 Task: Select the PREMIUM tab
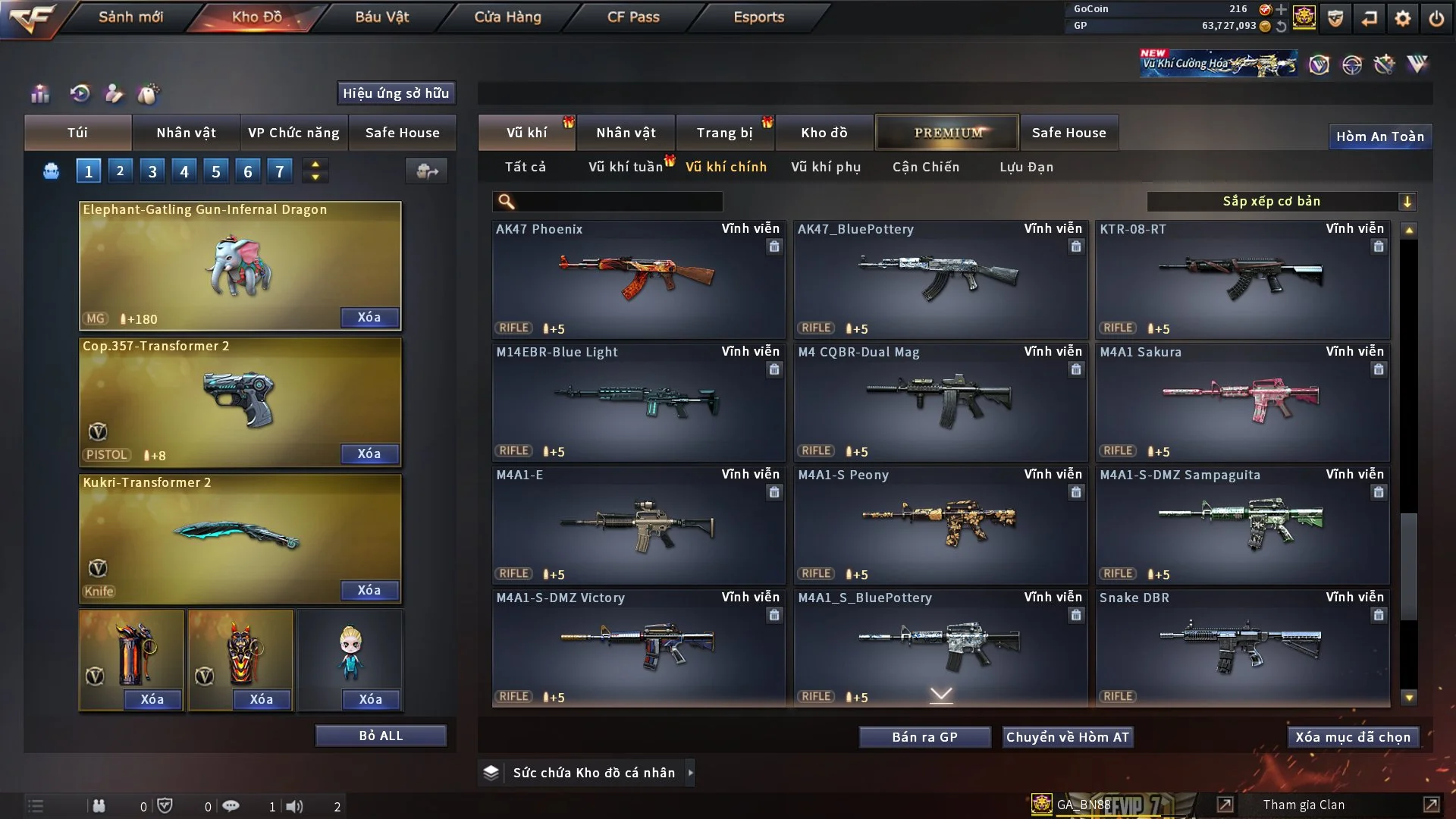click(947, 133)
